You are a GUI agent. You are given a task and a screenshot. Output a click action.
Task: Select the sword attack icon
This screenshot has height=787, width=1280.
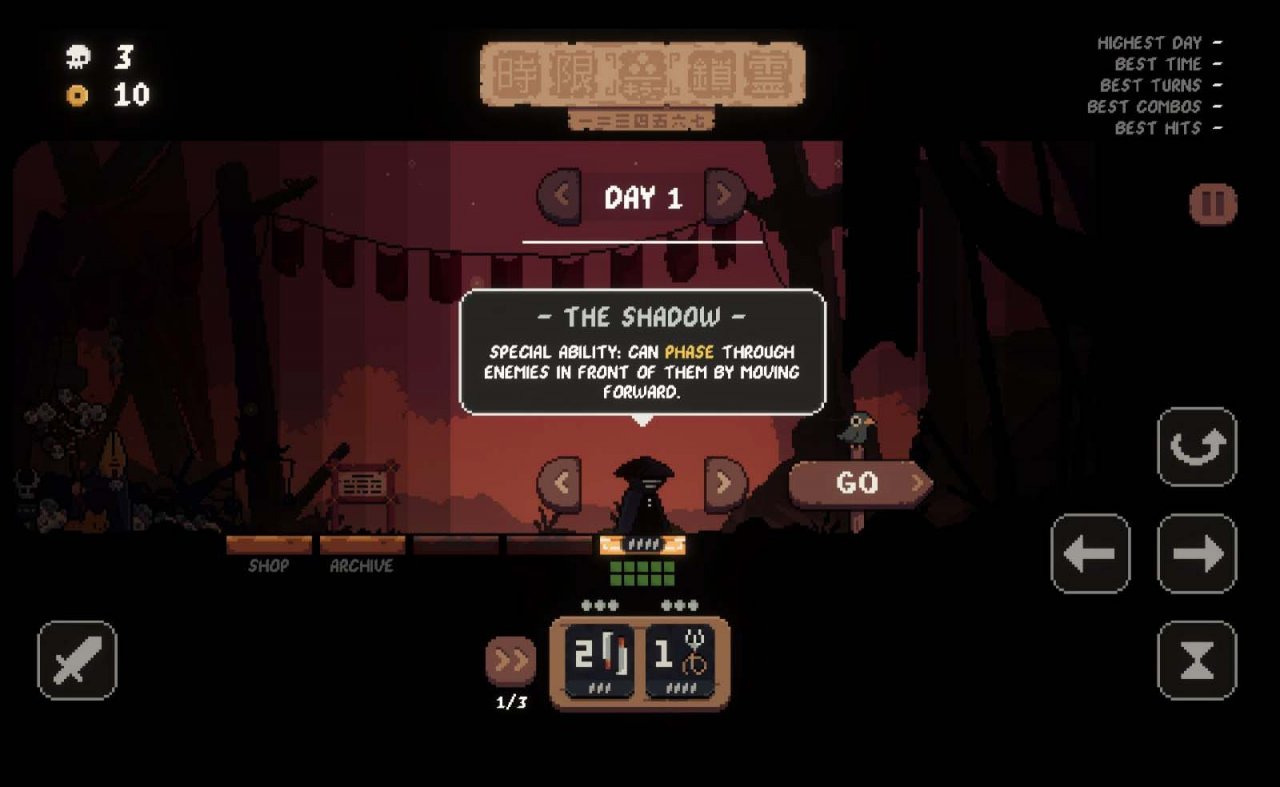[x=75, y=659]
